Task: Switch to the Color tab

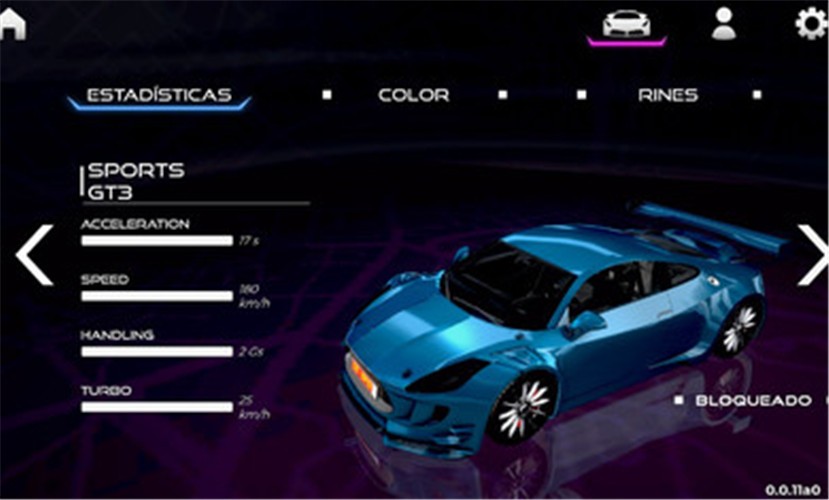Action: click(413, 96)
